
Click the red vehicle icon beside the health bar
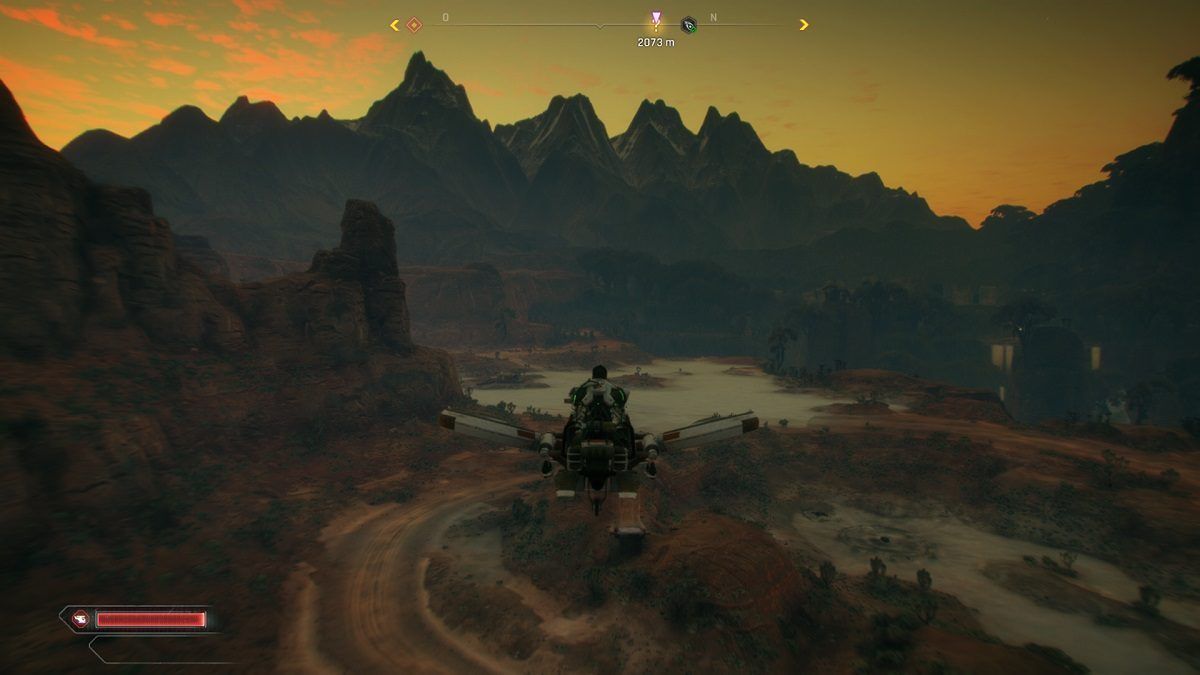click(80, 619)
